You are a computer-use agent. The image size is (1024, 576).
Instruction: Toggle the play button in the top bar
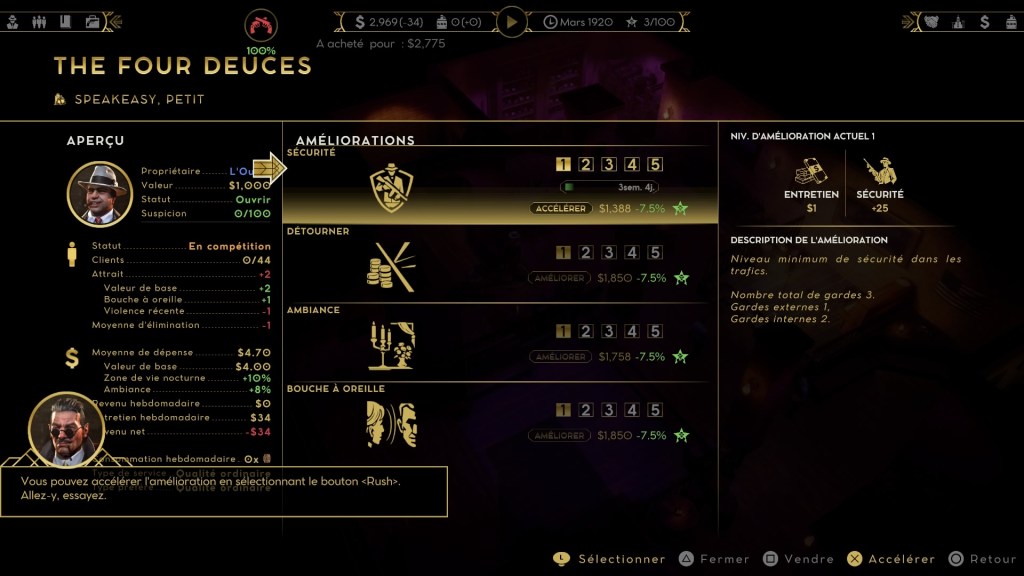(512, 21)
